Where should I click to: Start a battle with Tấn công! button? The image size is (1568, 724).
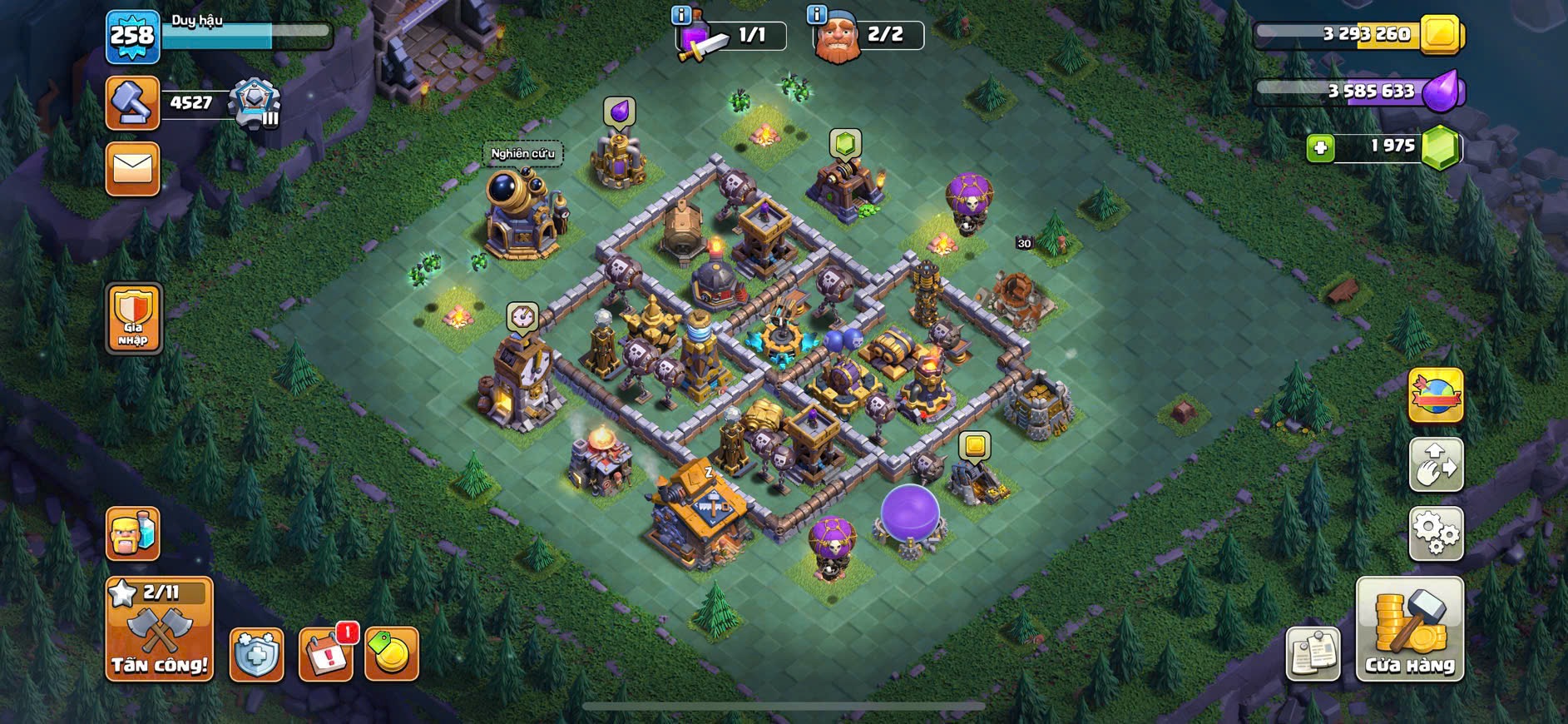159,629
